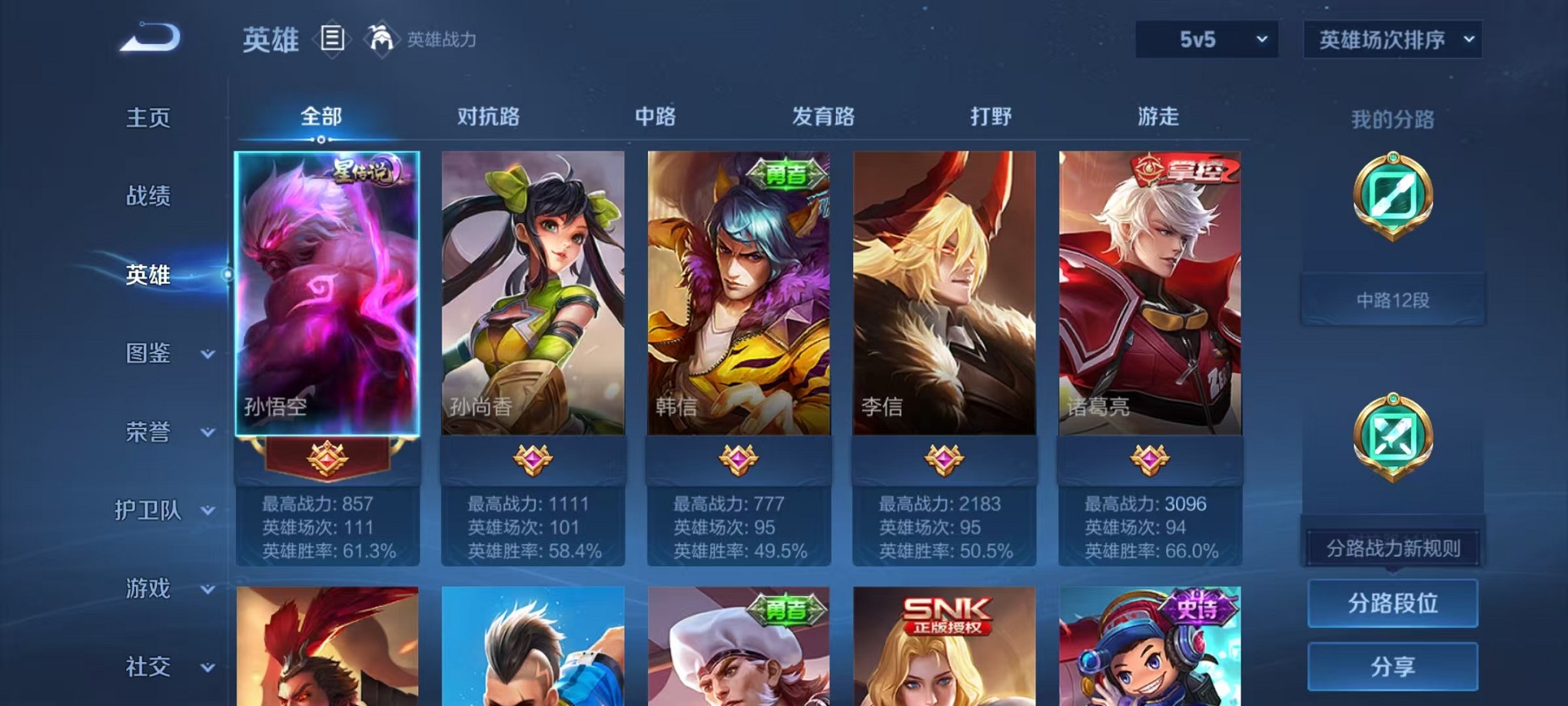This screenshot has height=706, width=1568.
Task: Click the lower green lane emblem medal
Action: tap(1393, 438)
